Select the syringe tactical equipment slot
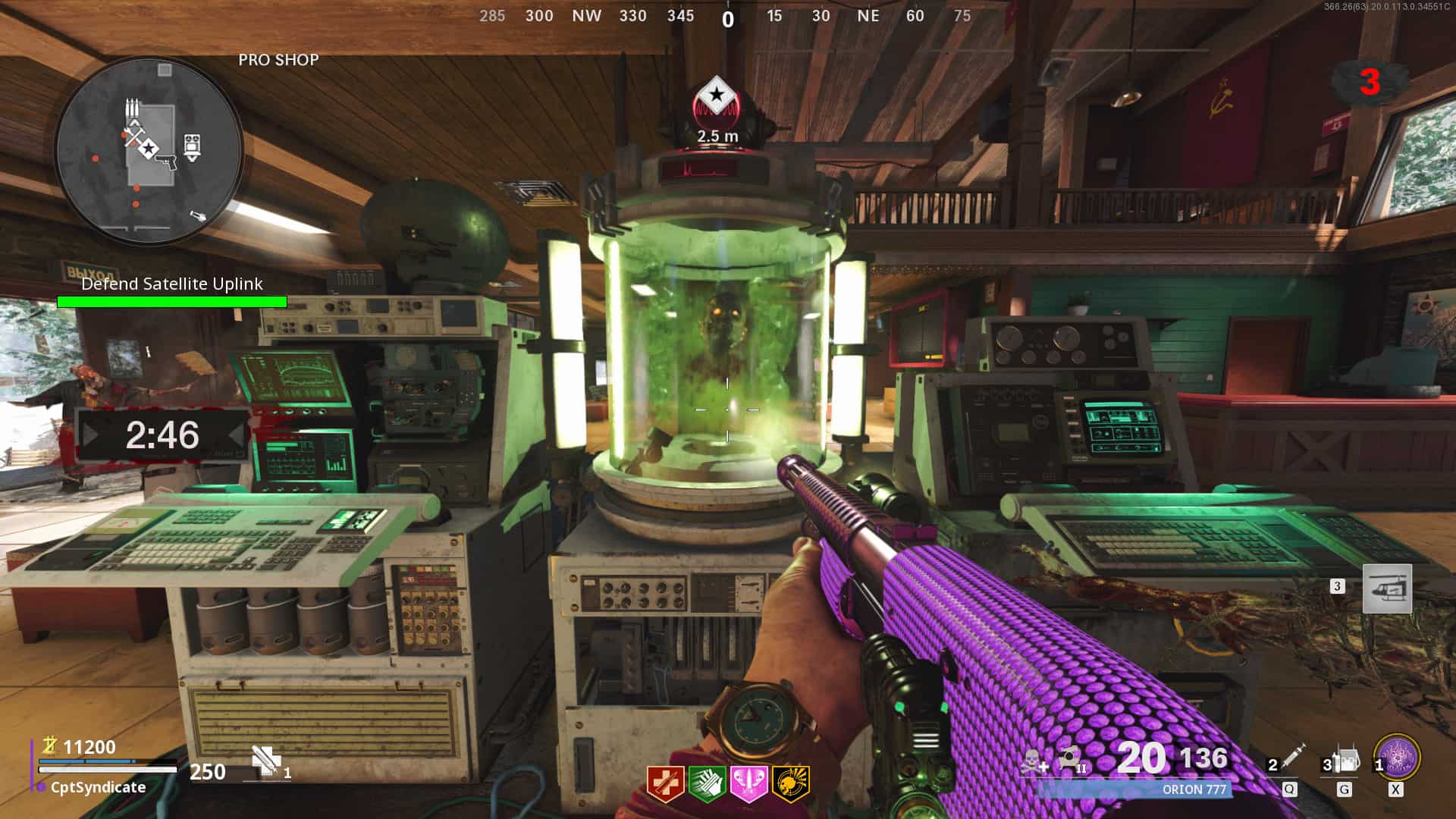The width and height of the screenshot is (1456, 819). (x=1288, y=761)
